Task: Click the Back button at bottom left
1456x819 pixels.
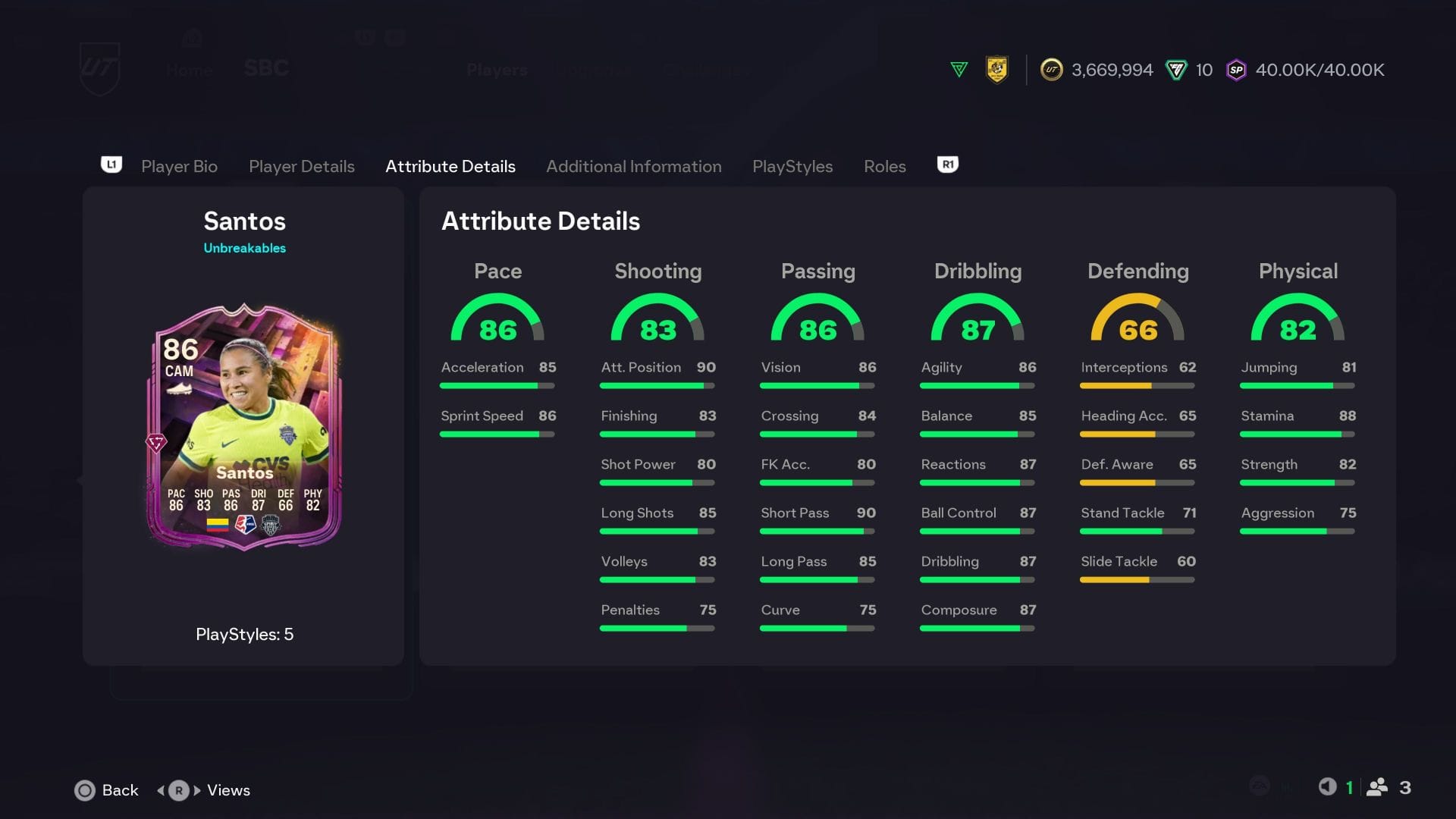Action: tap(106, 790)
